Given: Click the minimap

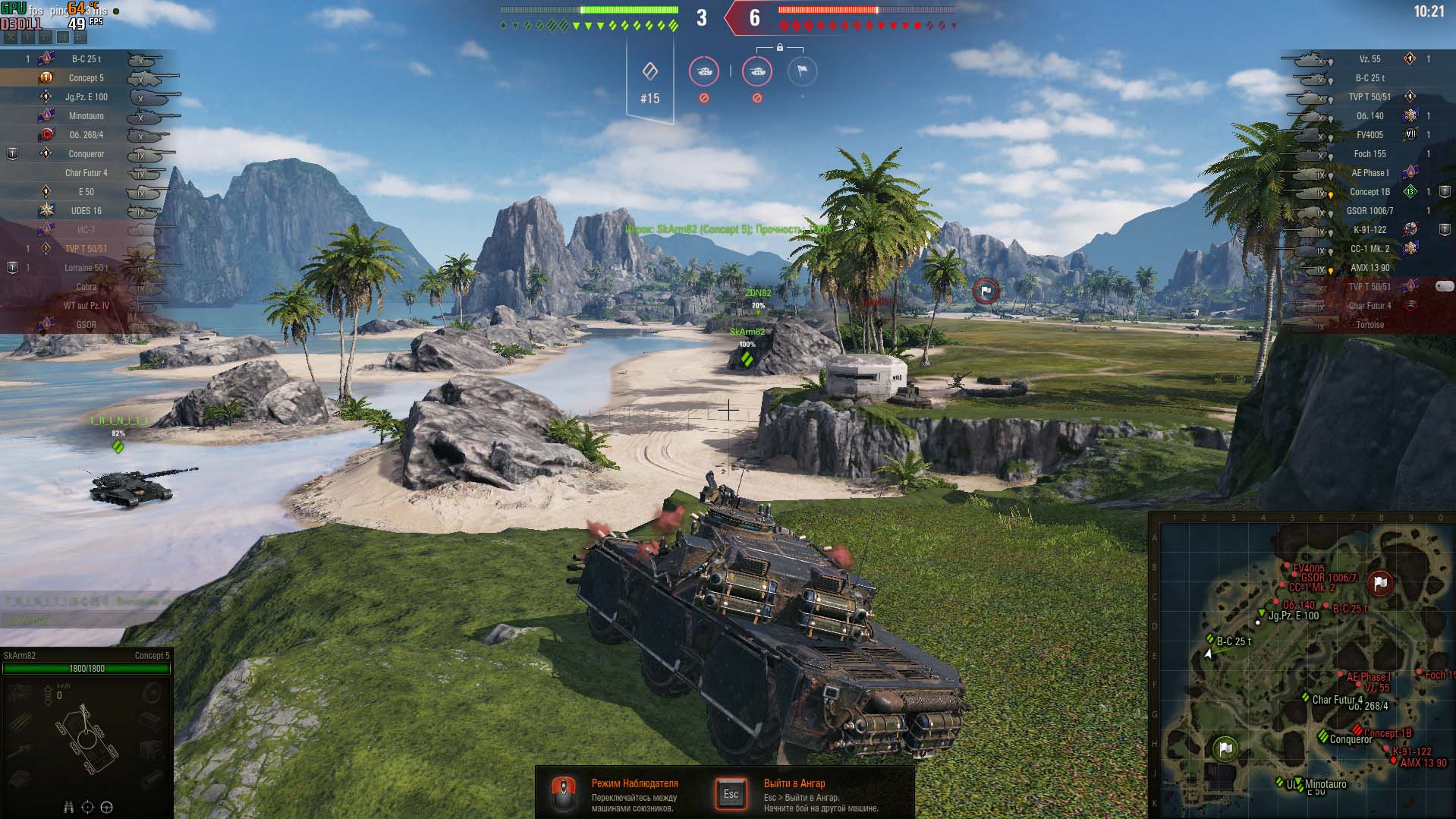Looking at the screenshot, I should pos(1302,666).
